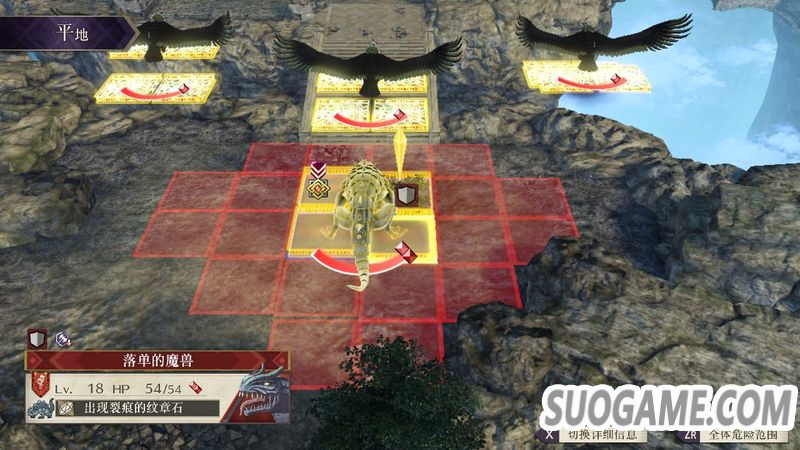Screen dimensions: 800x450
Task: Click the purple skill icon above the unit panel
Action: tap(62, 339)
